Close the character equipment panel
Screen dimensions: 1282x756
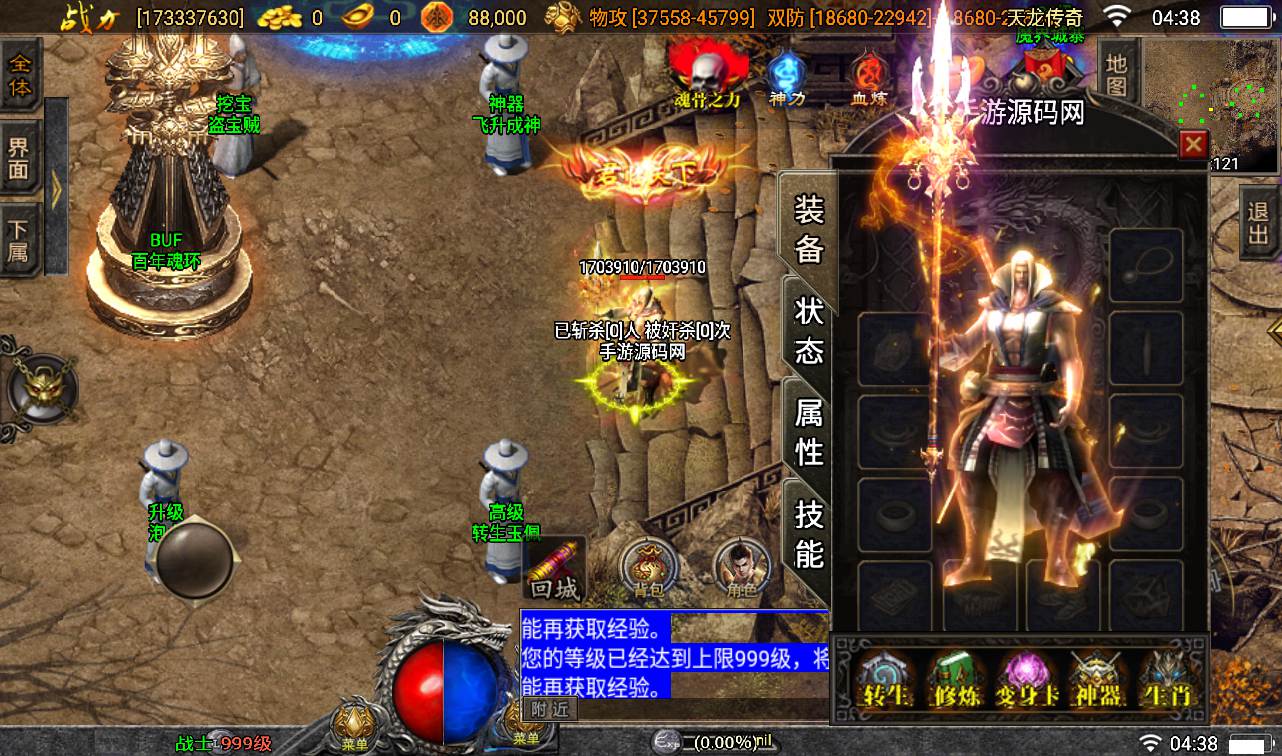(x=1193, y=146)
